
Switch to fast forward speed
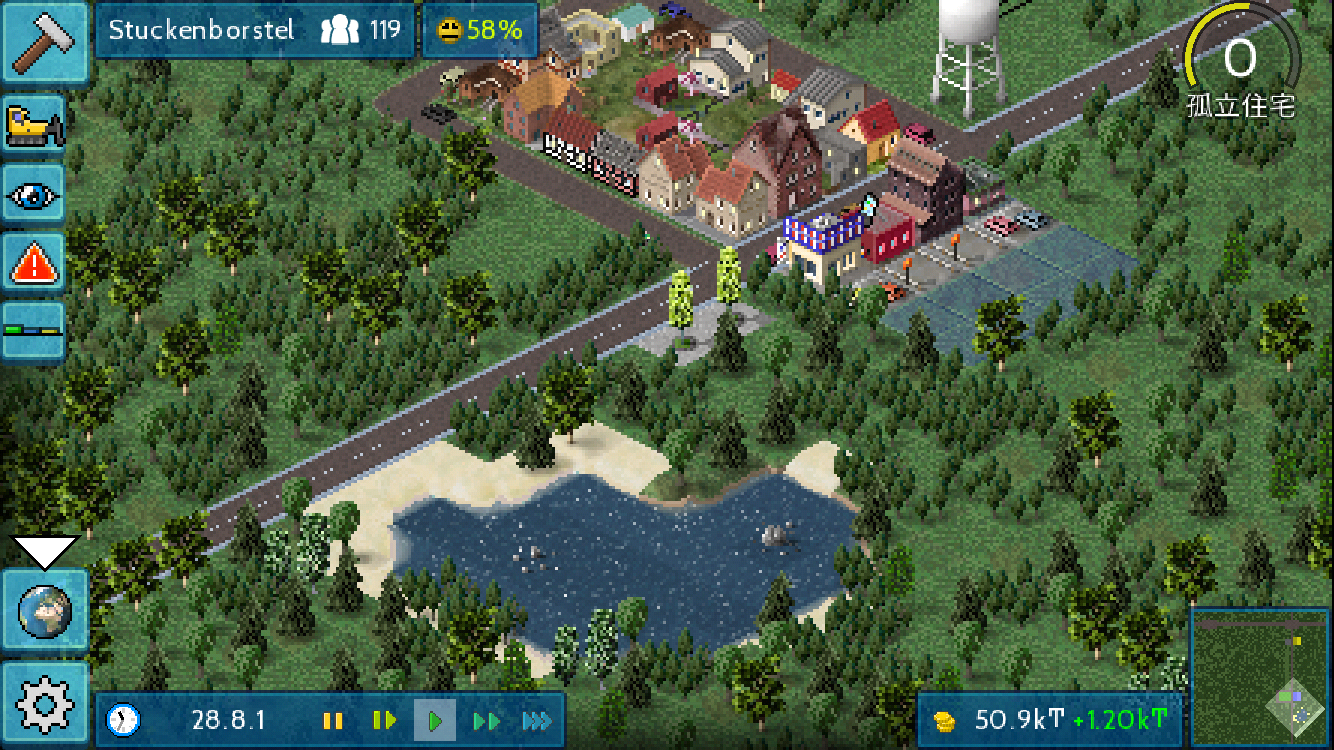pyautogui.click(x=486, y=720)
